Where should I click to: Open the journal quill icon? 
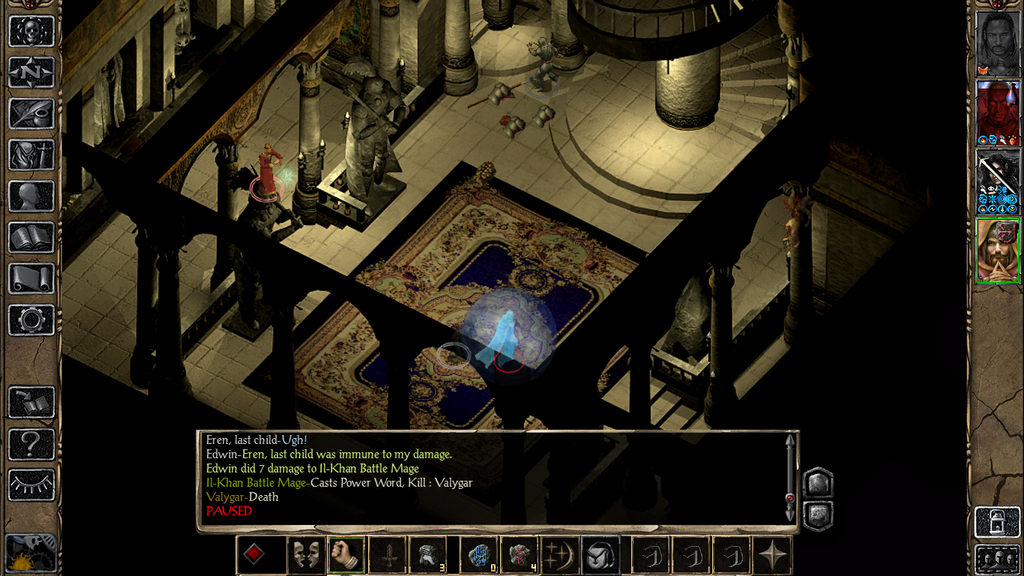(31, 113)
